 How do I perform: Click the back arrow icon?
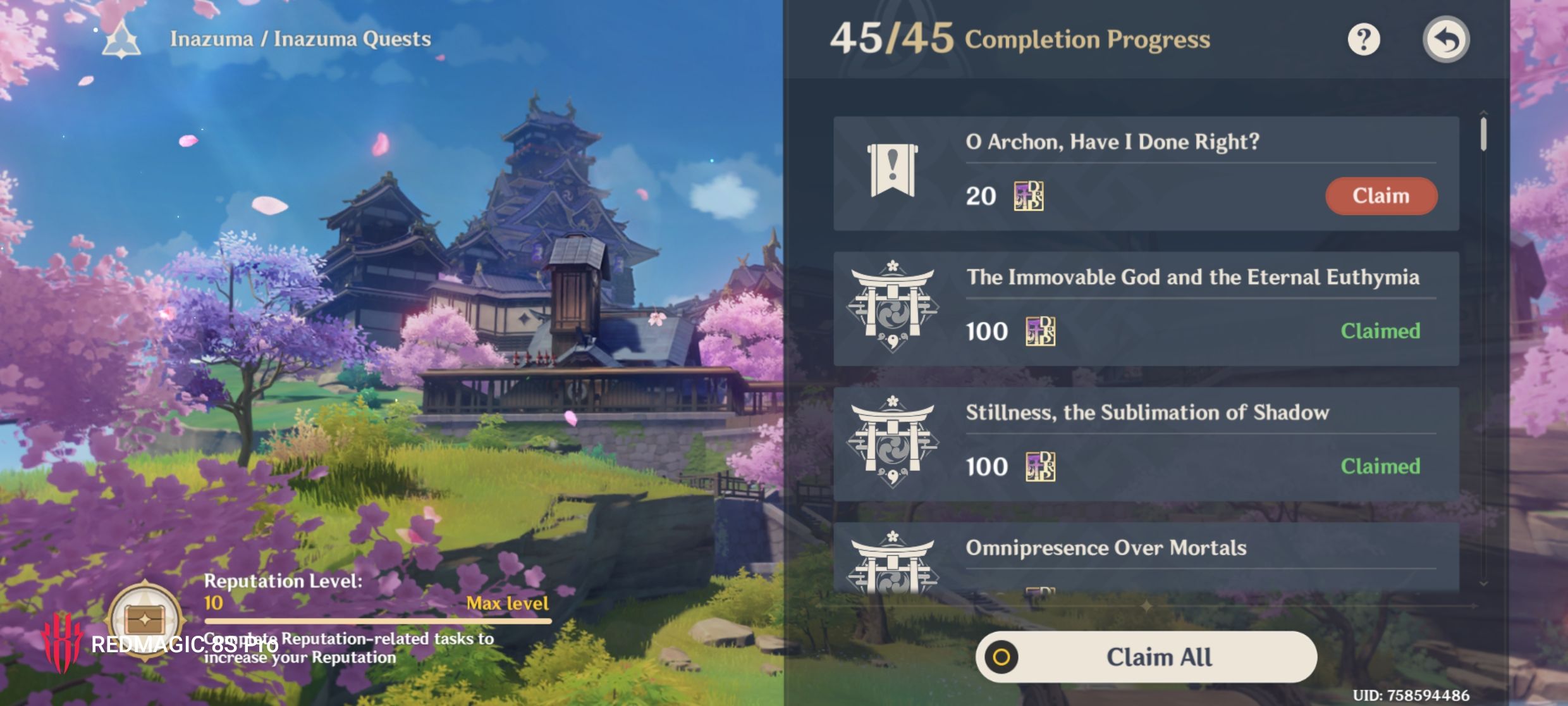tap(1446, 39)
